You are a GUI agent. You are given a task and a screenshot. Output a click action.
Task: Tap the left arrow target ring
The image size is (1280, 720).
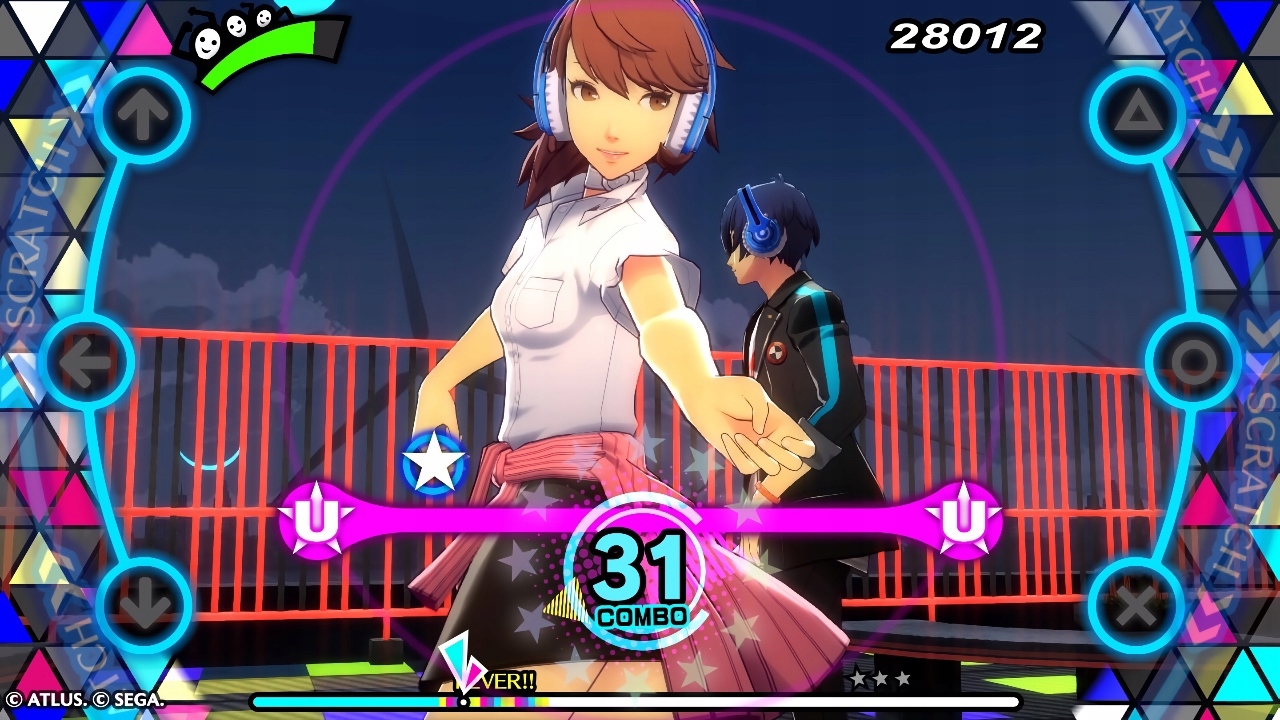coord(87,362)
